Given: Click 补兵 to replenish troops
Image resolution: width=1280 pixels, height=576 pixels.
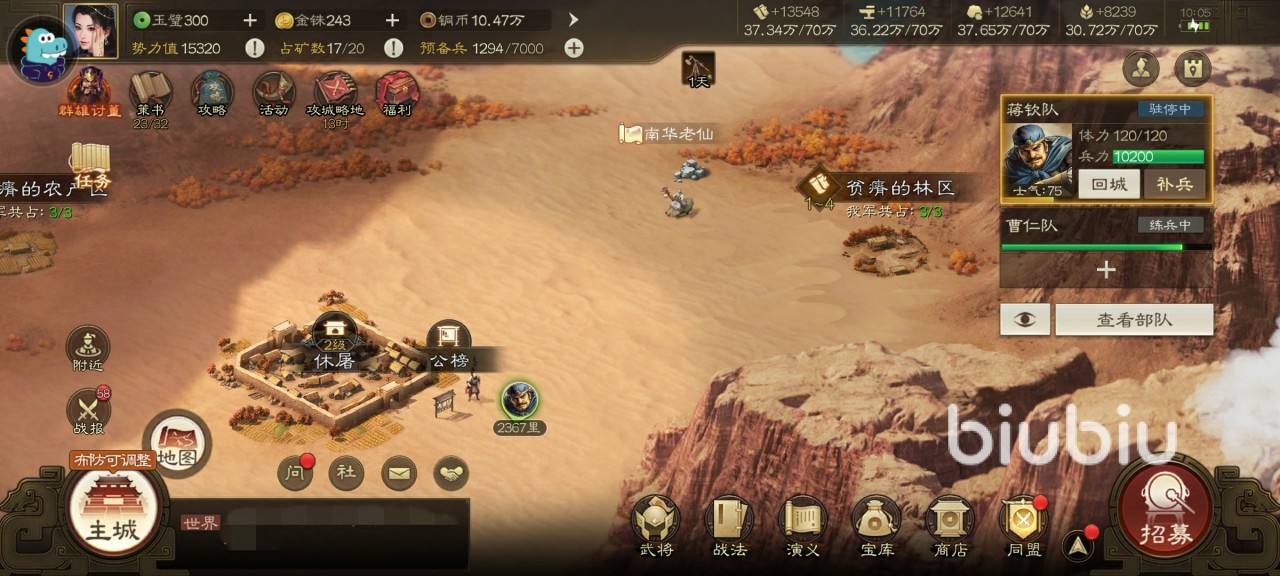Looking at the screenshot, I should (x=1174, y=184).
